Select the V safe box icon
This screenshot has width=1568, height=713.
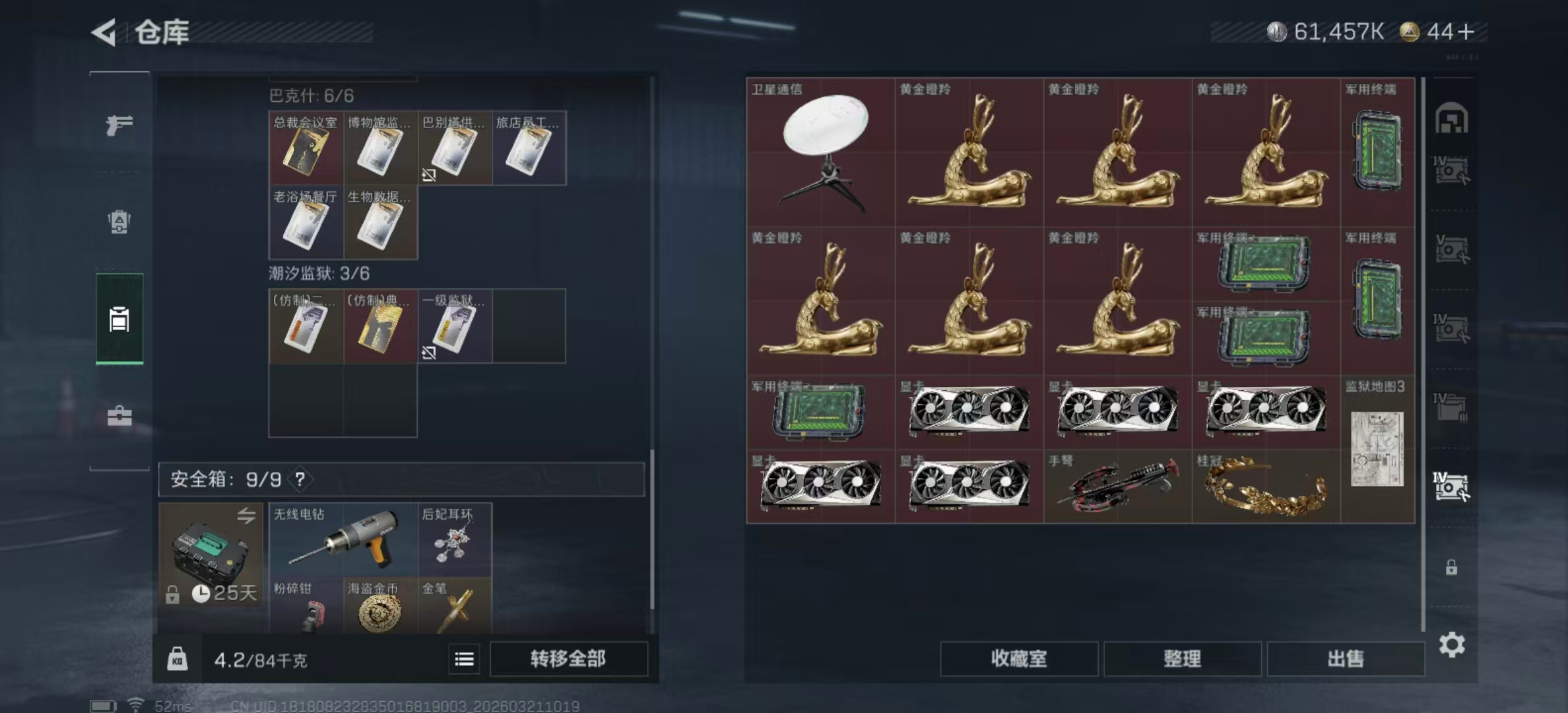point(1451,246)
